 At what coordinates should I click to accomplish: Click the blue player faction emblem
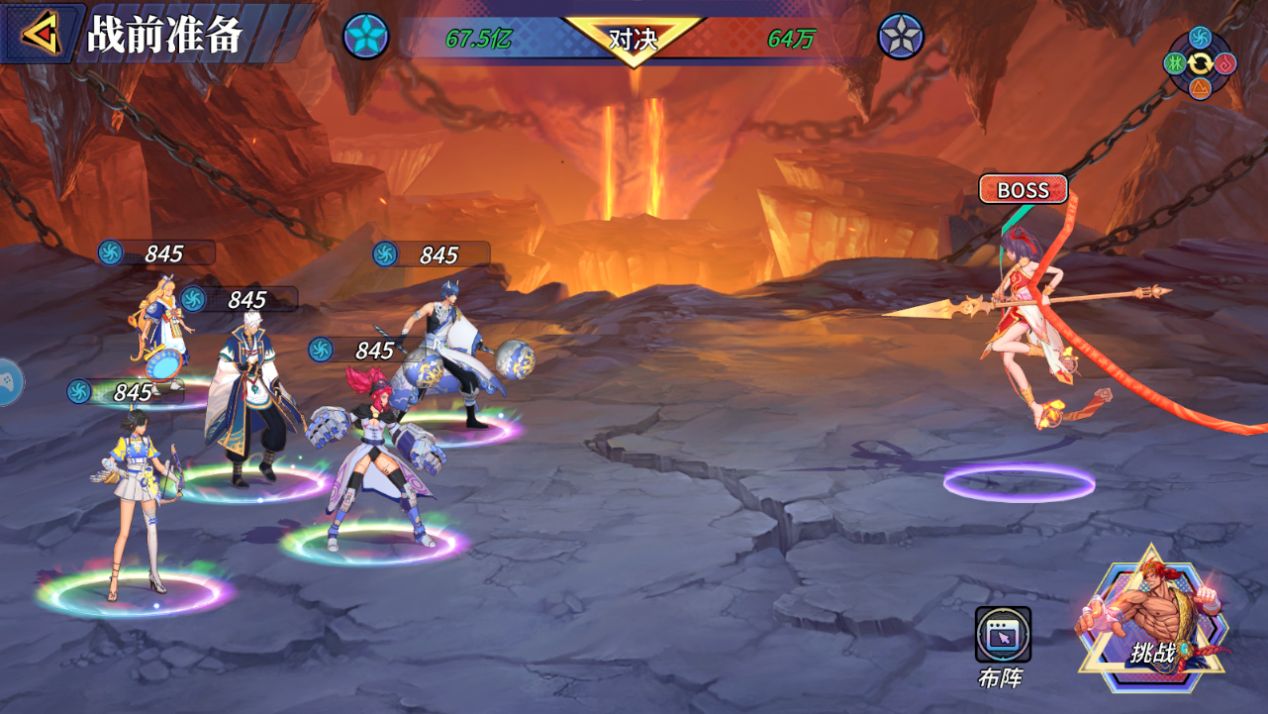pyautogui.click(x=366, y=37)
